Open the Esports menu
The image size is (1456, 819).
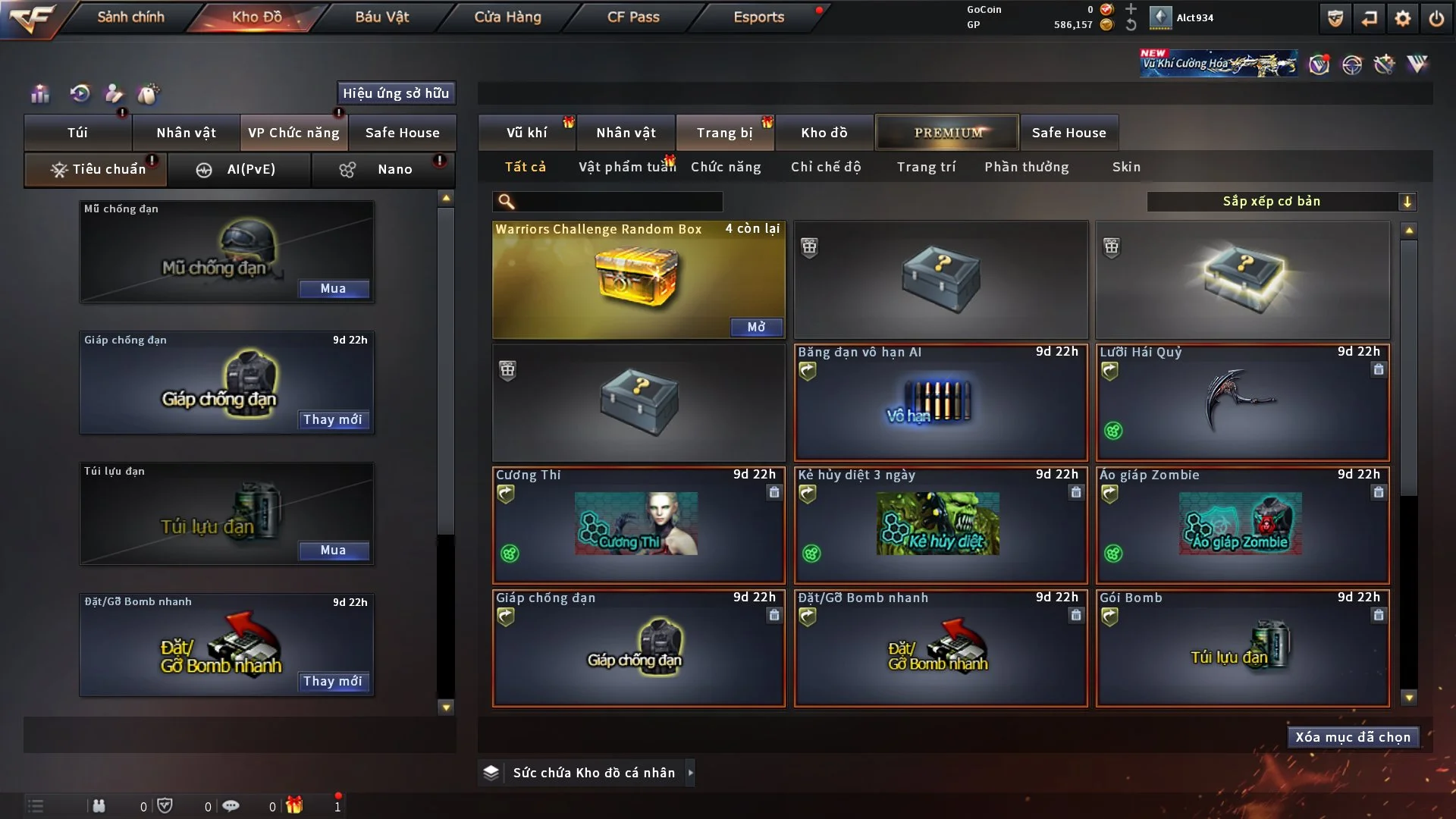point(758,17)
